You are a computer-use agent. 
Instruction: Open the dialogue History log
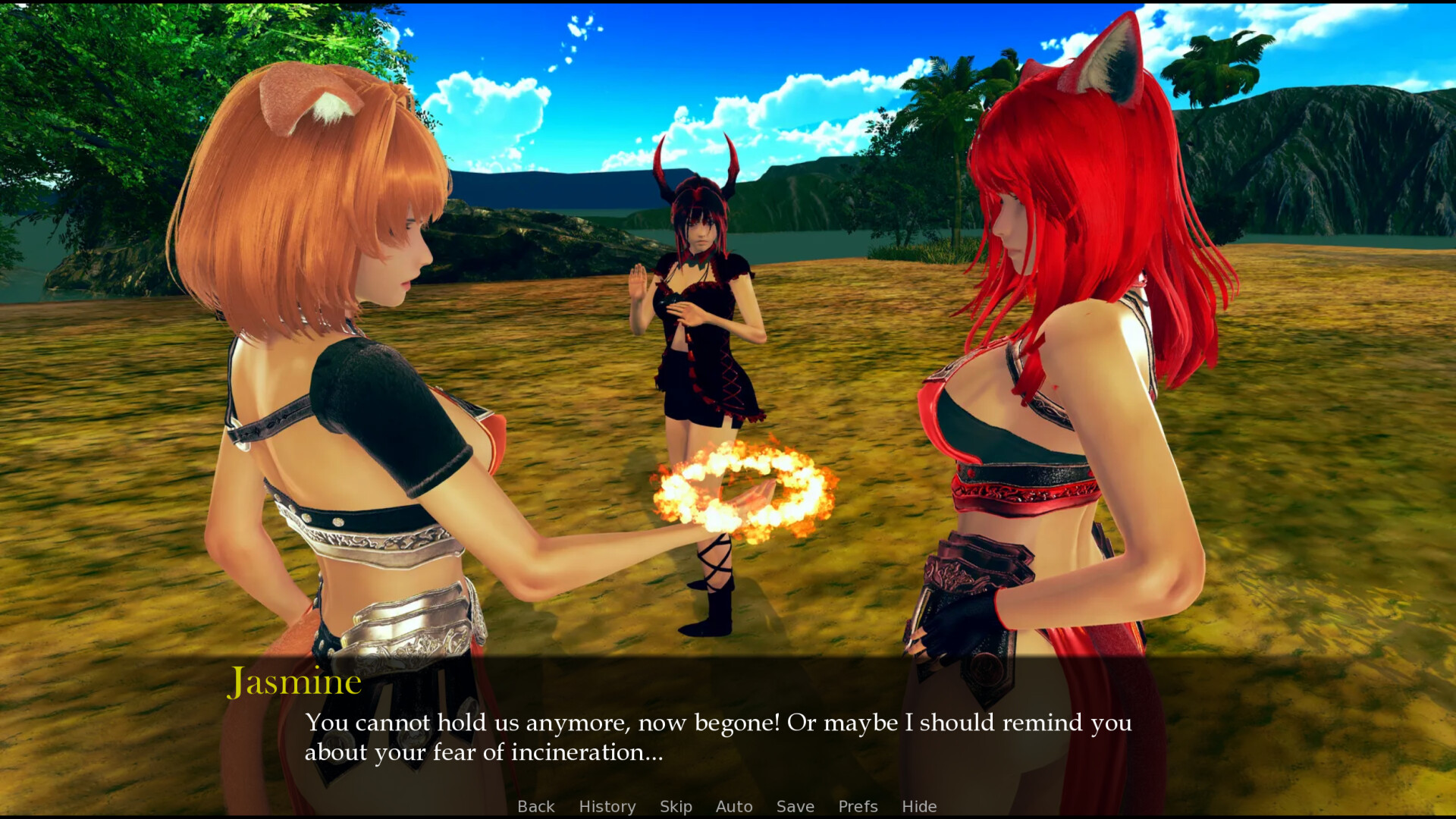point(607,806)
